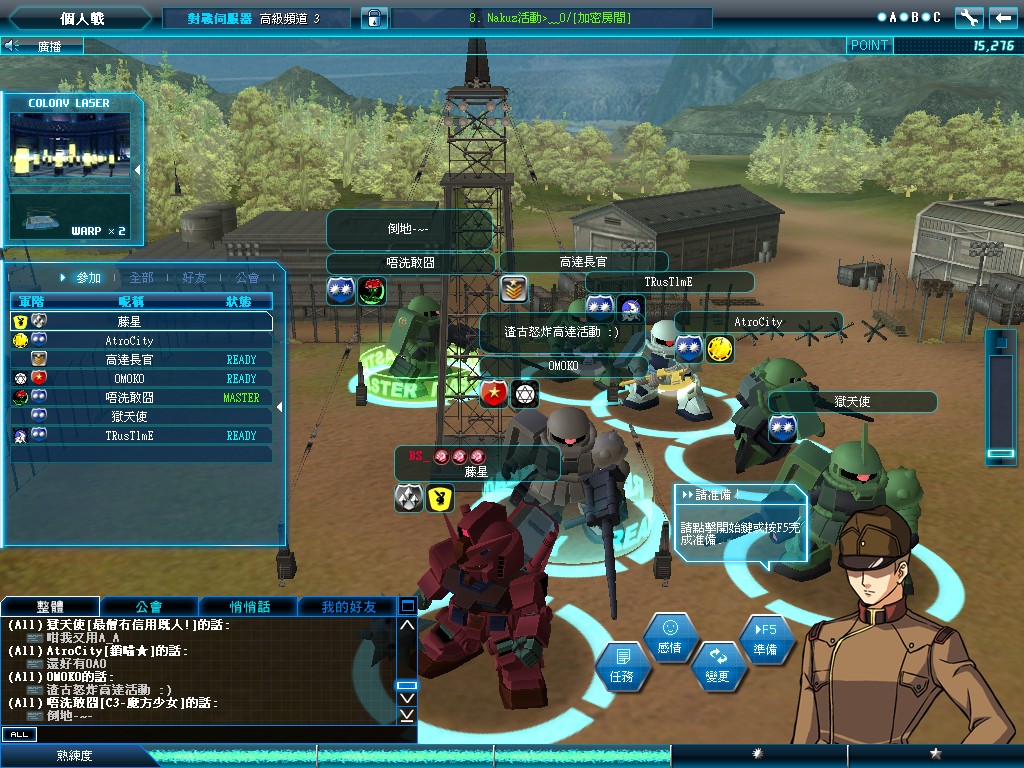Screen dimensions: 1024x768
Task: Switch chat to the 悄悄話 whisper tab
Action: click(x=248, y=607)
